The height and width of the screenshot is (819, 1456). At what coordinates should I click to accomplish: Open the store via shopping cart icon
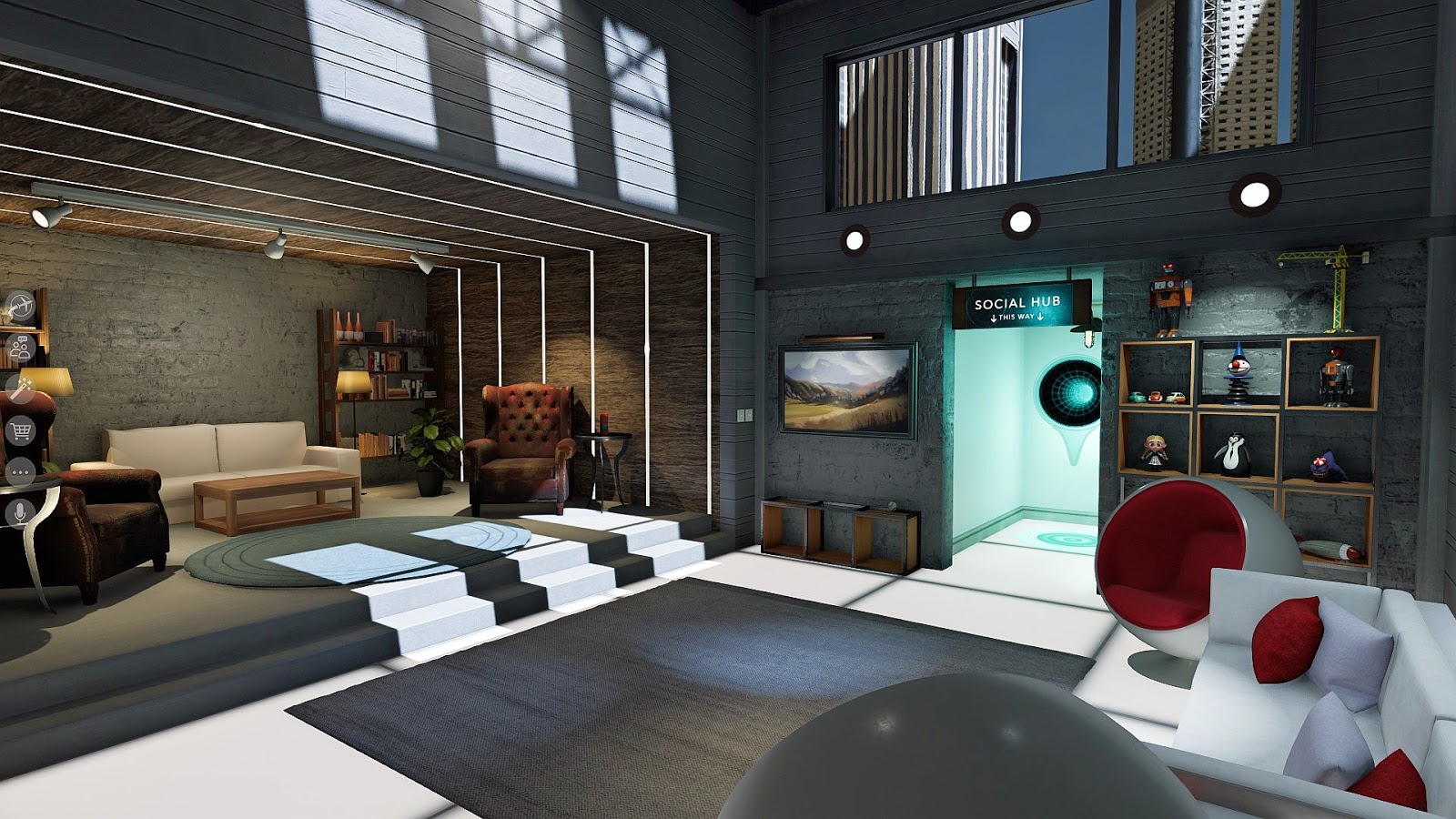(22, 430)
